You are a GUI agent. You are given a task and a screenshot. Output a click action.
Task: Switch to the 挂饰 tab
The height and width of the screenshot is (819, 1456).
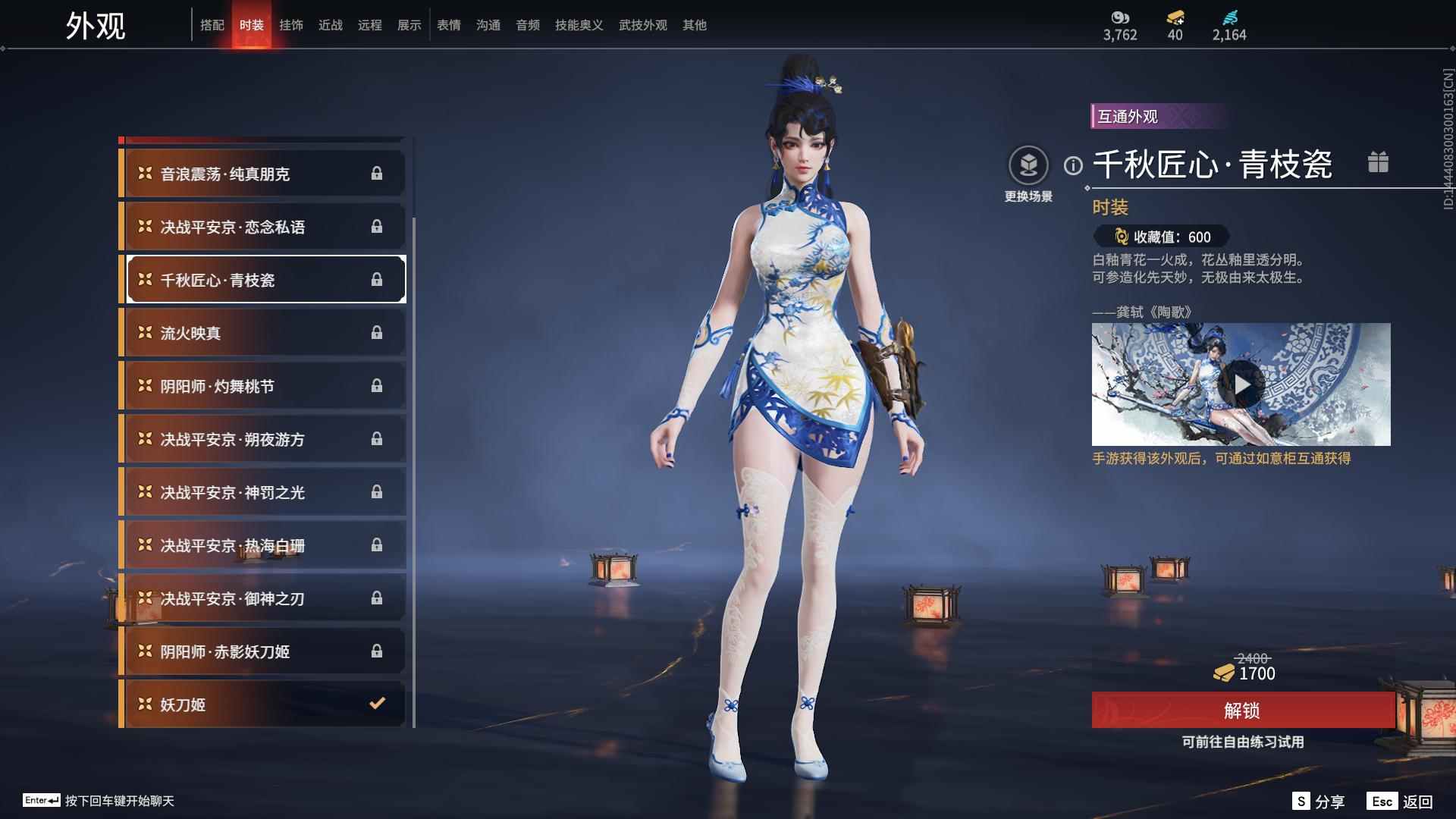pyautogui.click(x=293, y=24)
